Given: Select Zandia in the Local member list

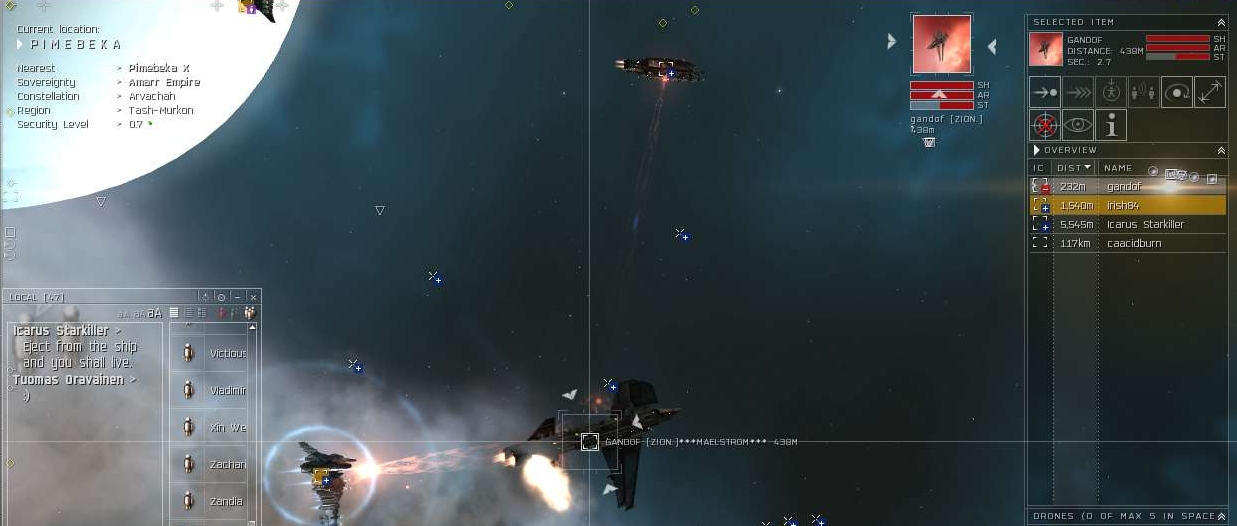Looking at the screenshot, I should click(226, 501).
